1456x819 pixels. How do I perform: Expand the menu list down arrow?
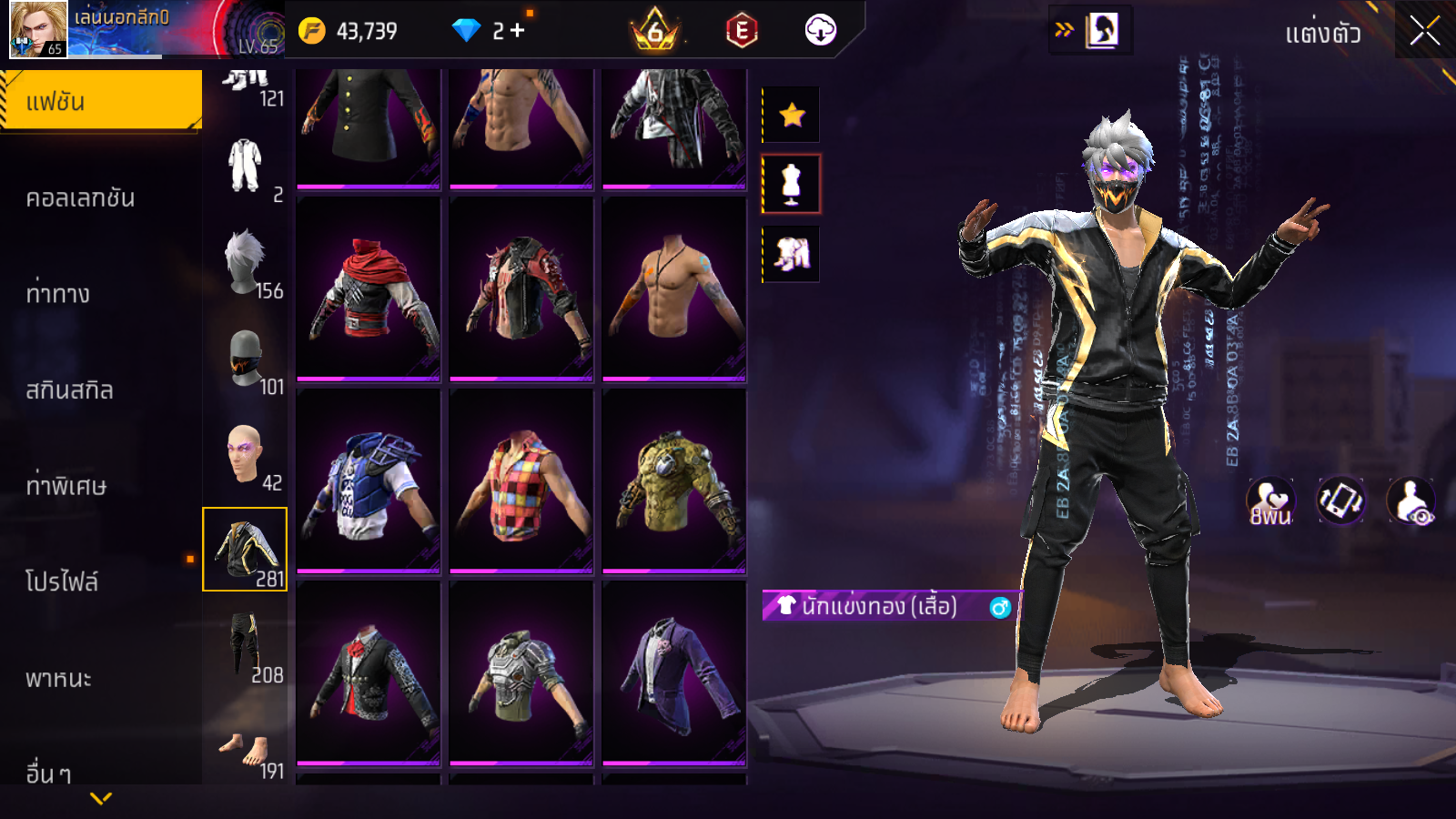pos(101,798)
